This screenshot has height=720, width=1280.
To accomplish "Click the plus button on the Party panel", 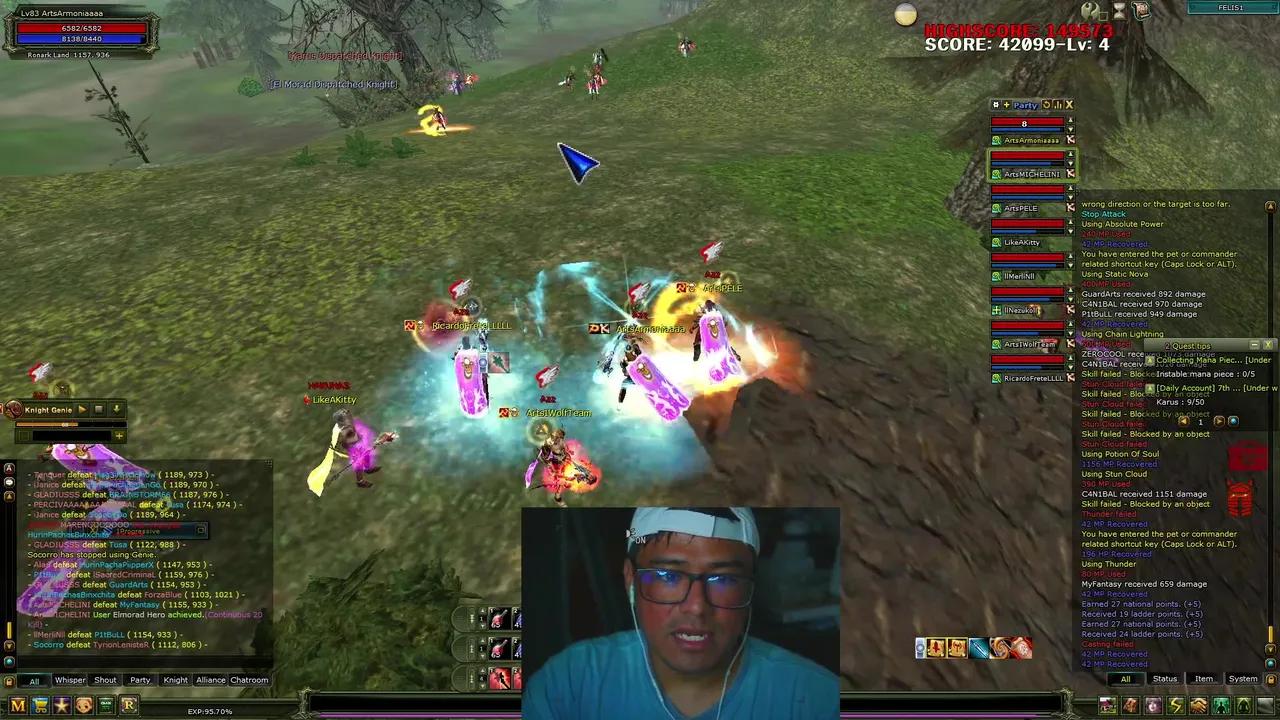I will pyautogui.click(x=1008, y=105).
